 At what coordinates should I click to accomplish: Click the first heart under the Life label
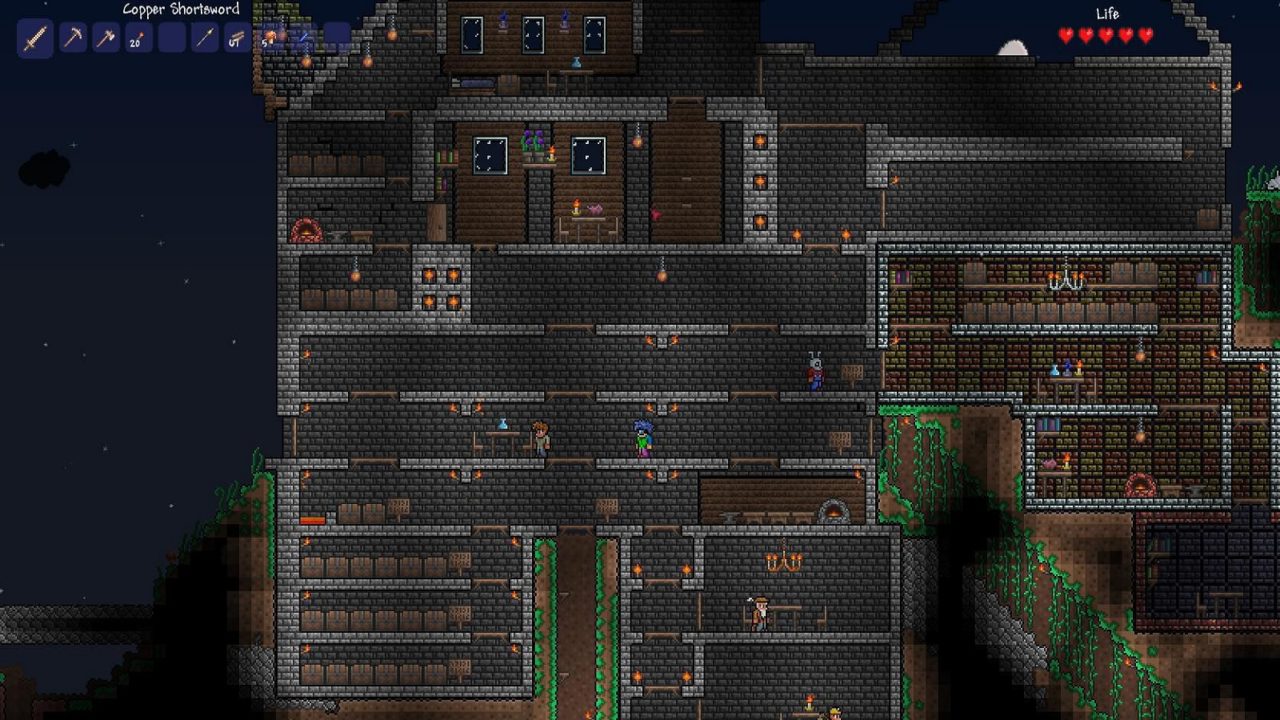click(1064, 35)
